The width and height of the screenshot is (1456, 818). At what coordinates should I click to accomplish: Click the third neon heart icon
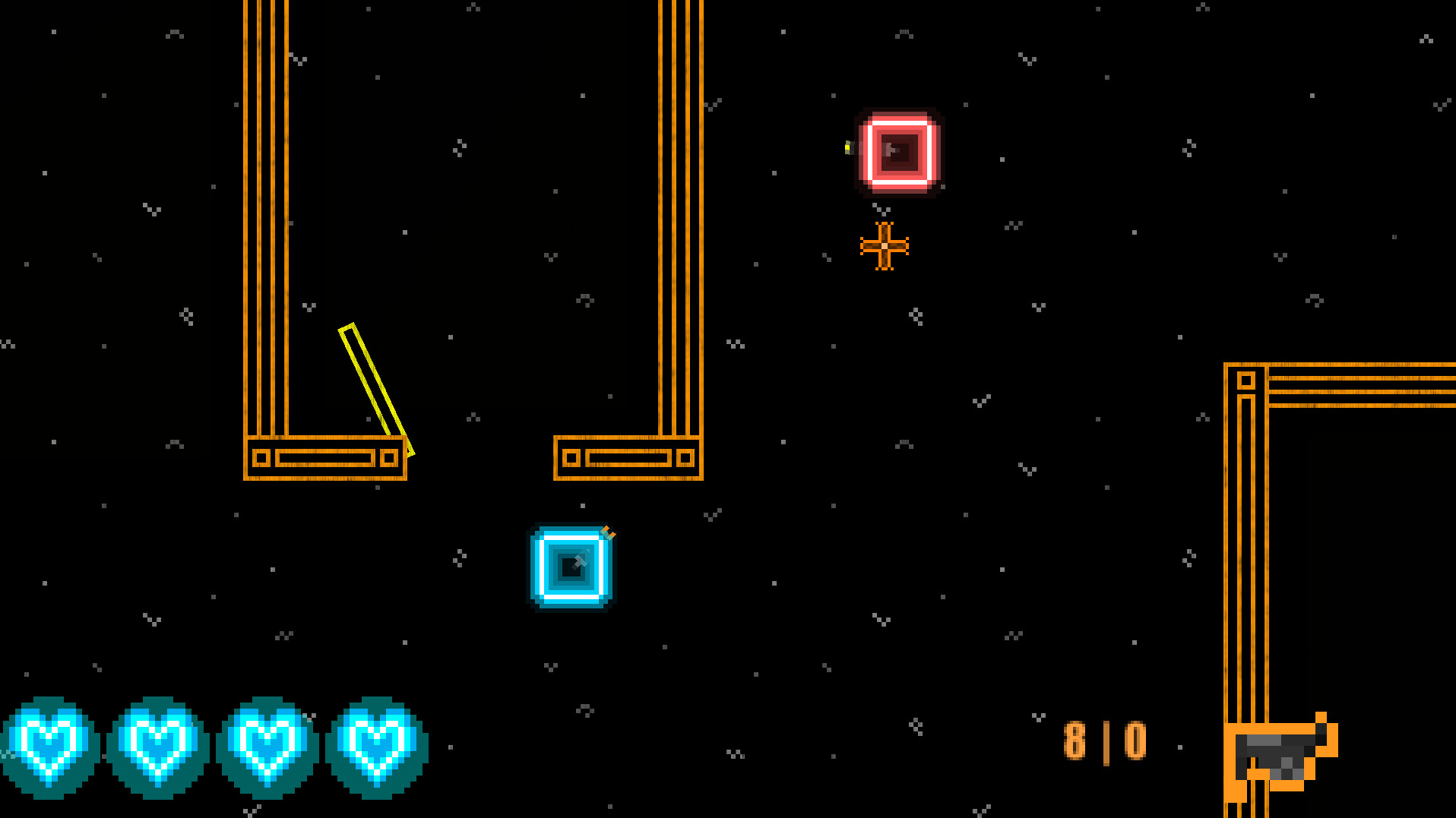pos(266,744)
